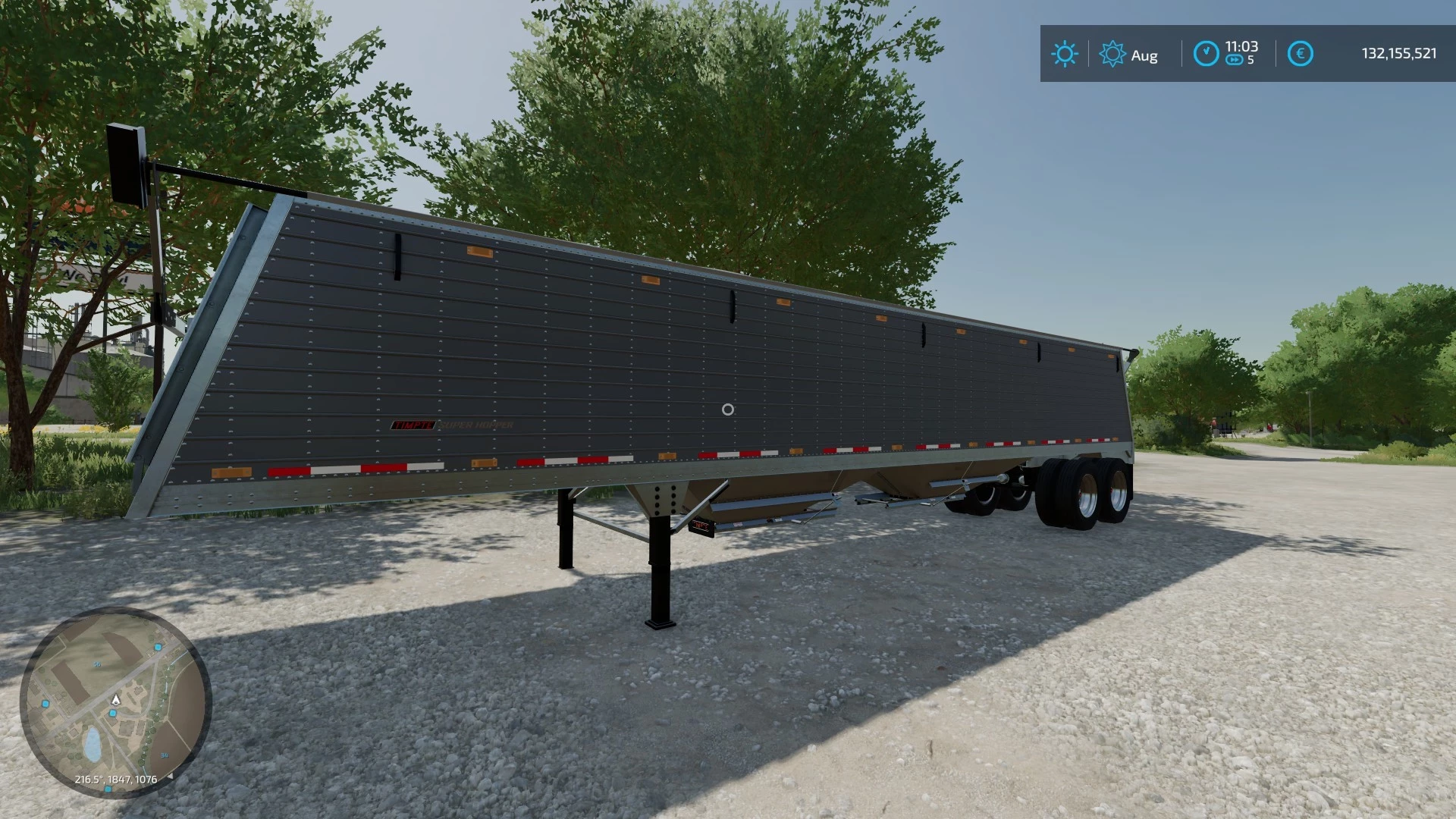Click the euro currency icon
The image size is (1456, 819).
(x=1301, y=52)
